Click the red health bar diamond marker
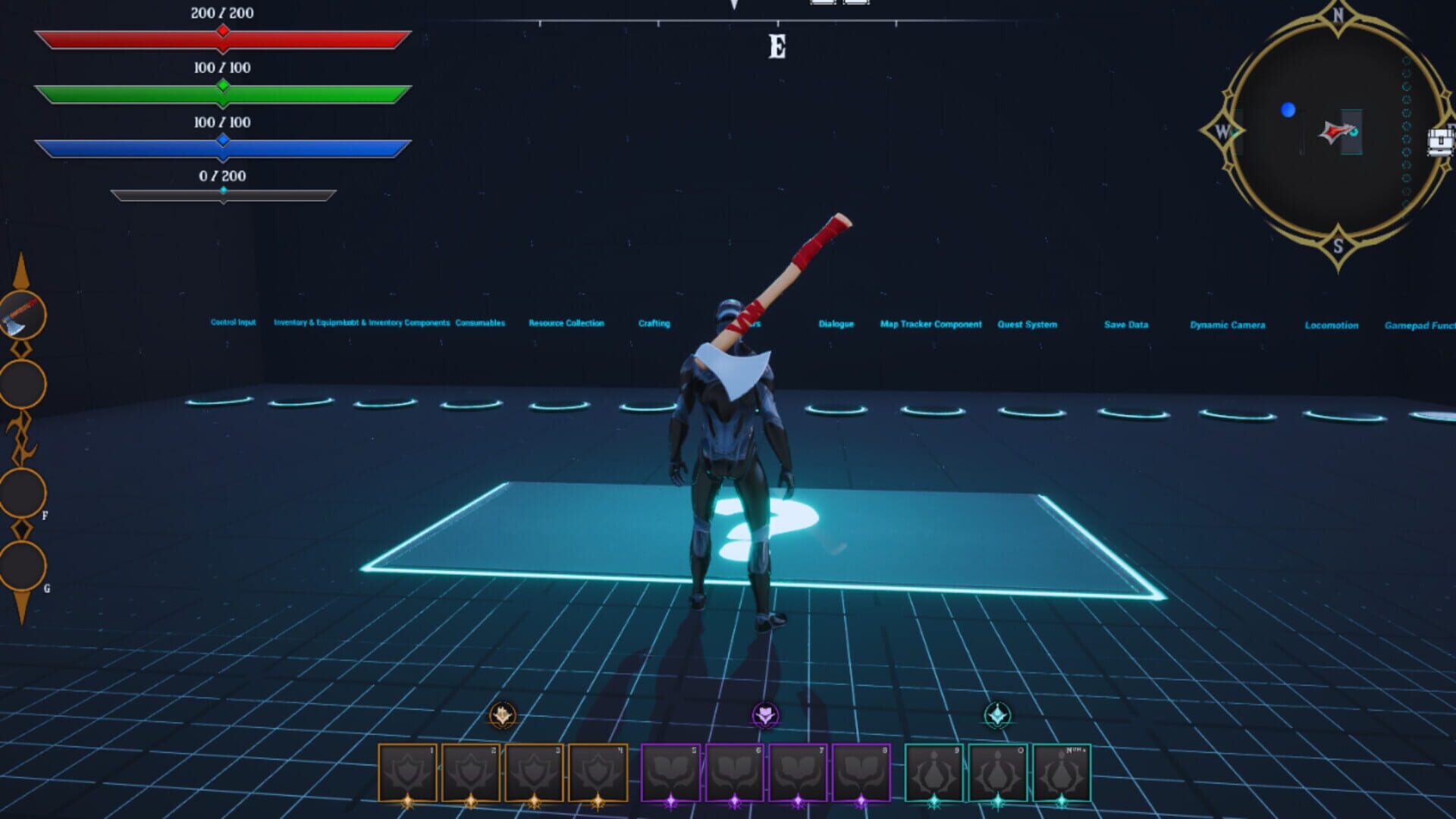Screen dimensions: 1456x819 (222, 30)
